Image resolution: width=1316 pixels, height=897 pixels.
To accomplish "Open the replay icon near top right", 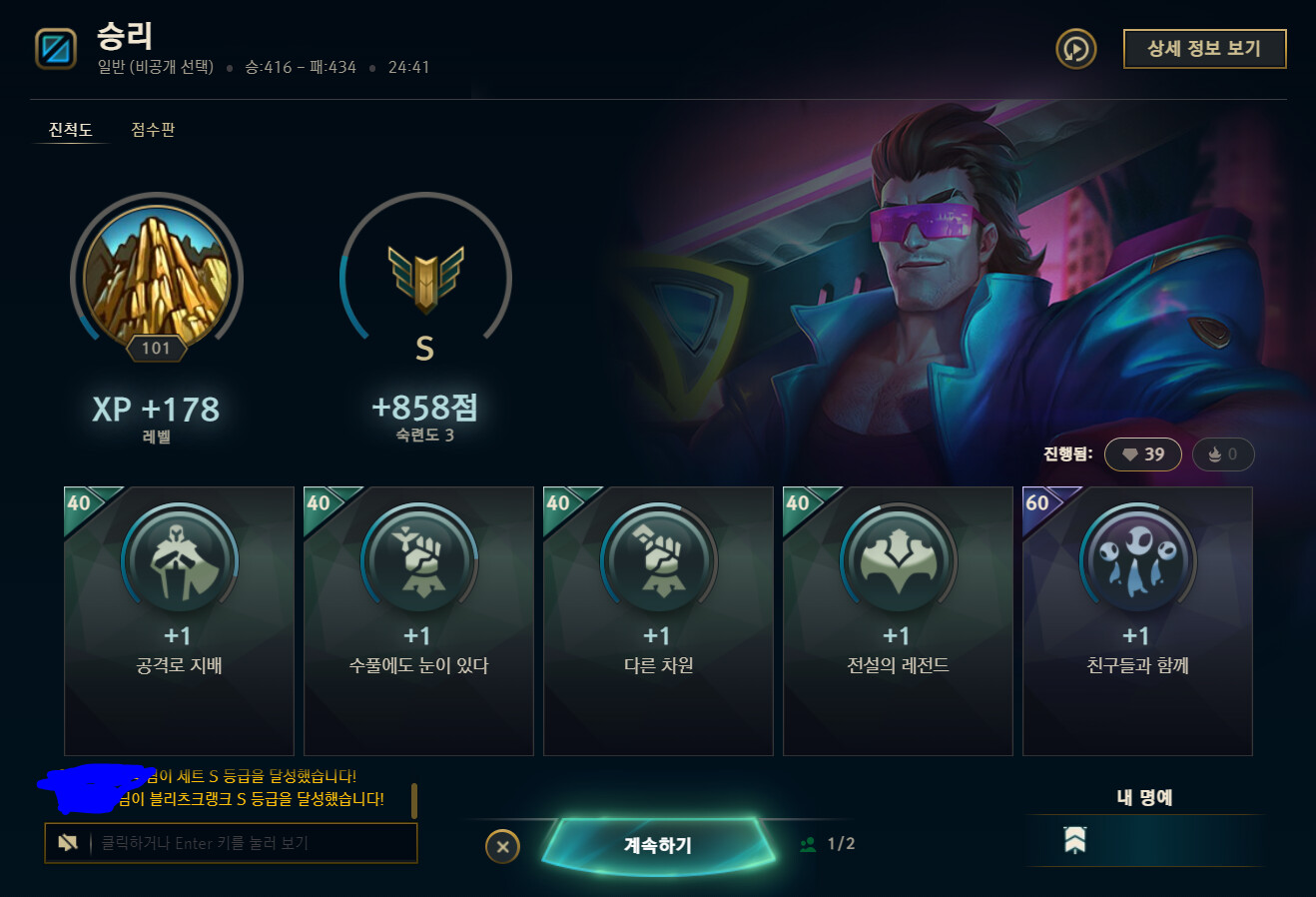I will point(1075,48).
